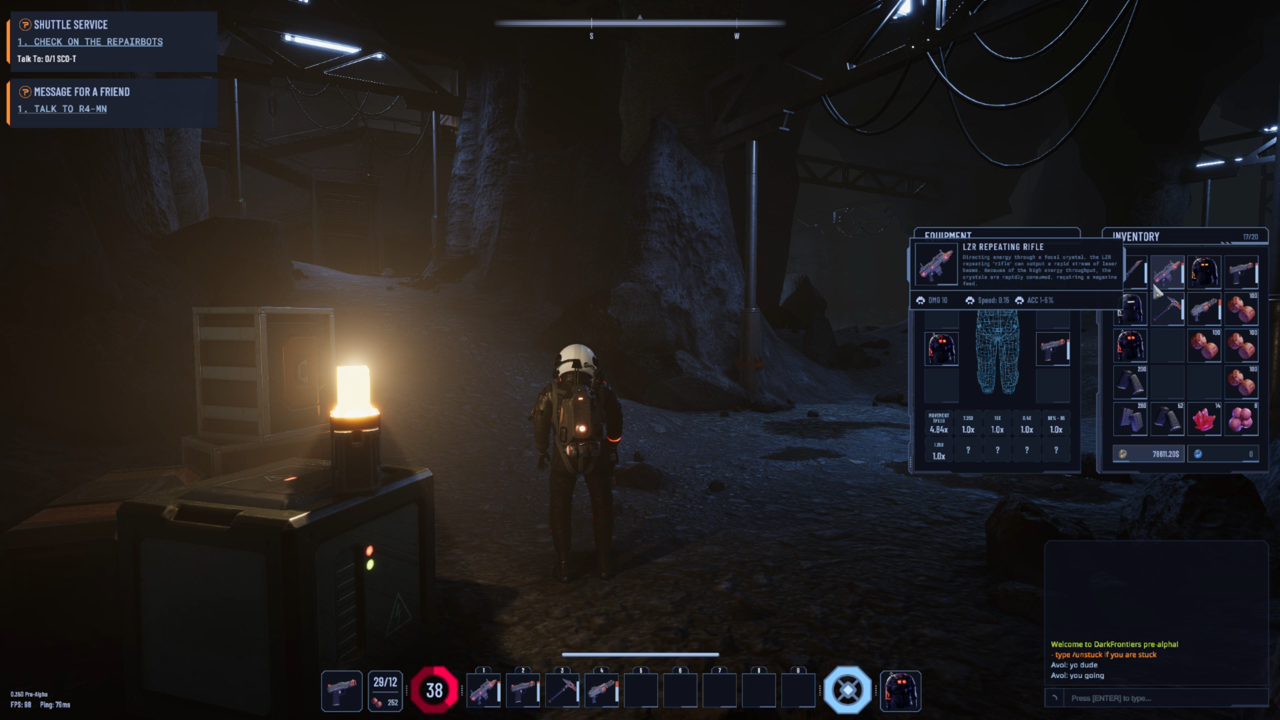Choose the pink orb cluster inventory item
Viewport: 1280px width, 720px height.
click(x=1241, y=419)
